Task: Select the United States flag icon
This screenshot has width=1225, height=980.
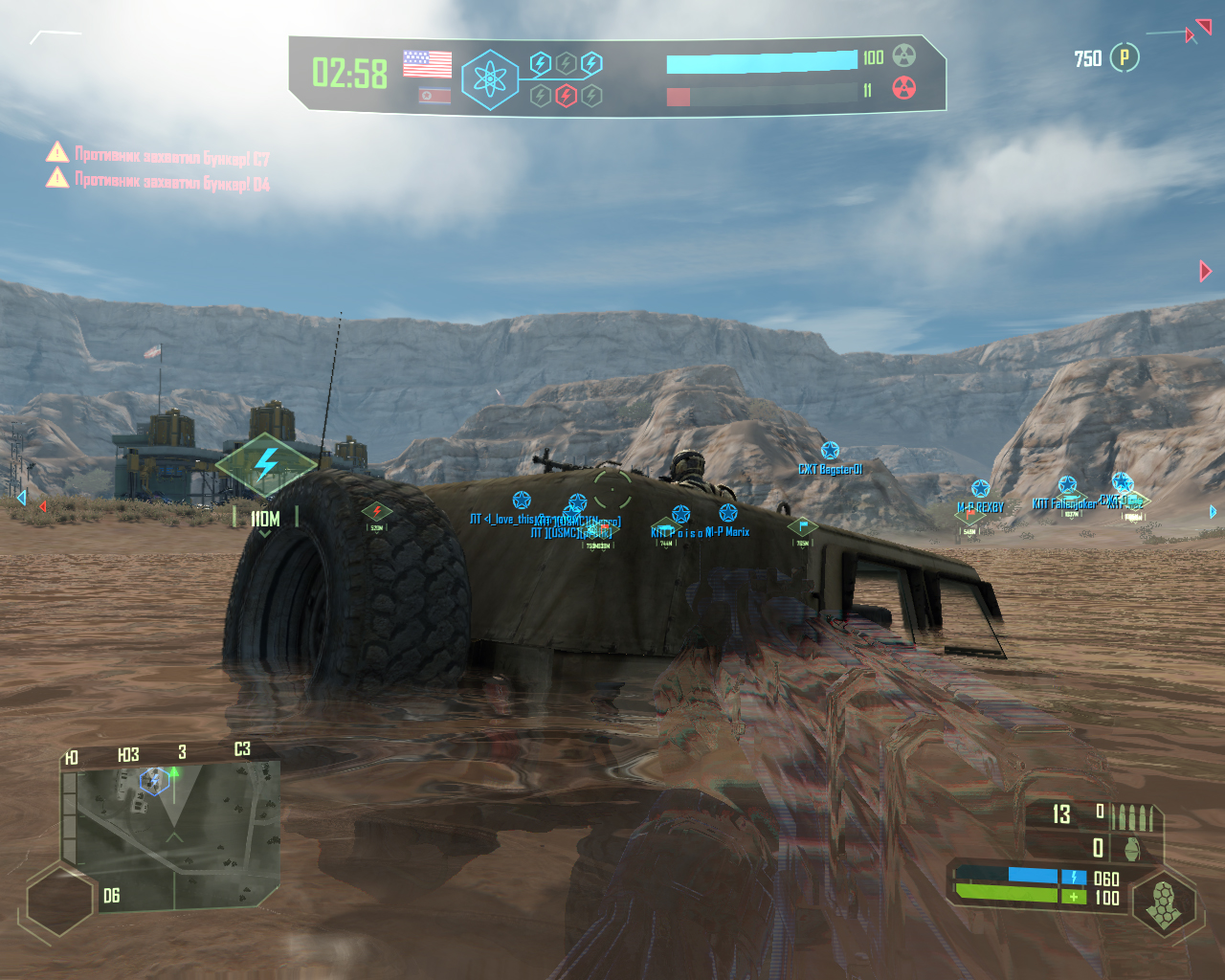Action: 427,64
